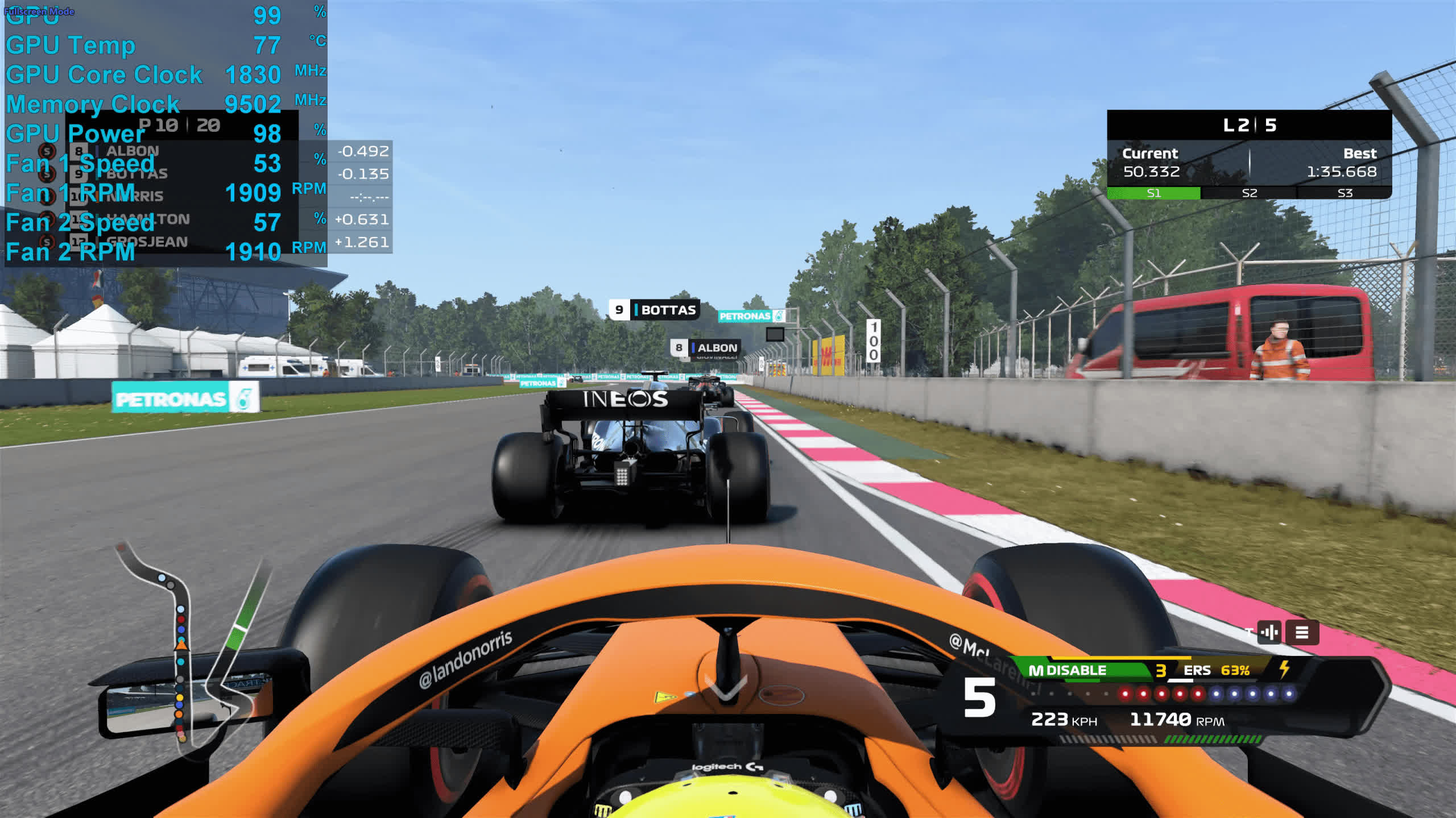
Task: Activate the voice command waveform icon
Action: (x=1269, y=632)
